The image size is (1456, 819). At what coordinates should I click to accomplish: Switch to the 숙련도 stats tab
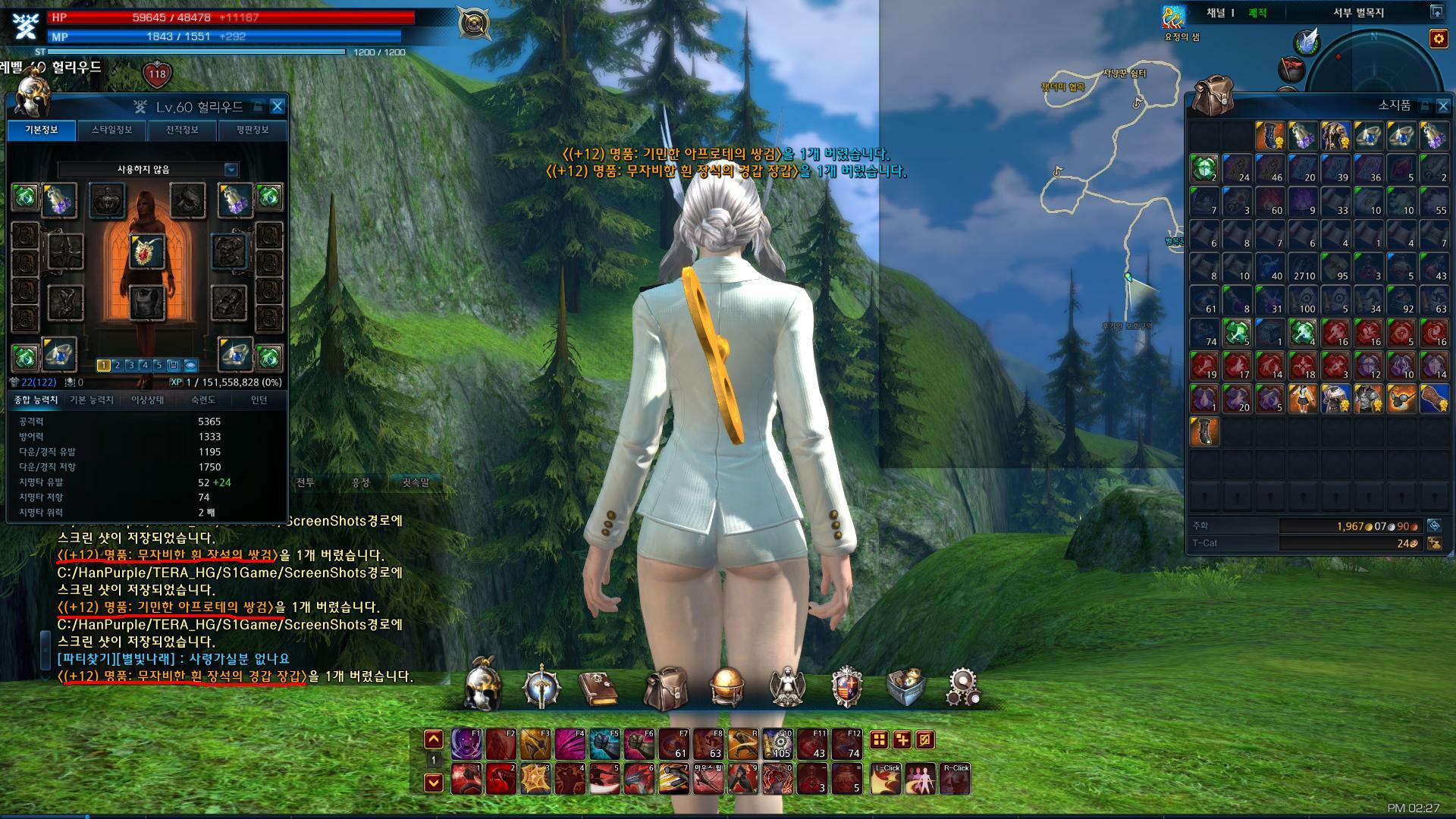203,400
